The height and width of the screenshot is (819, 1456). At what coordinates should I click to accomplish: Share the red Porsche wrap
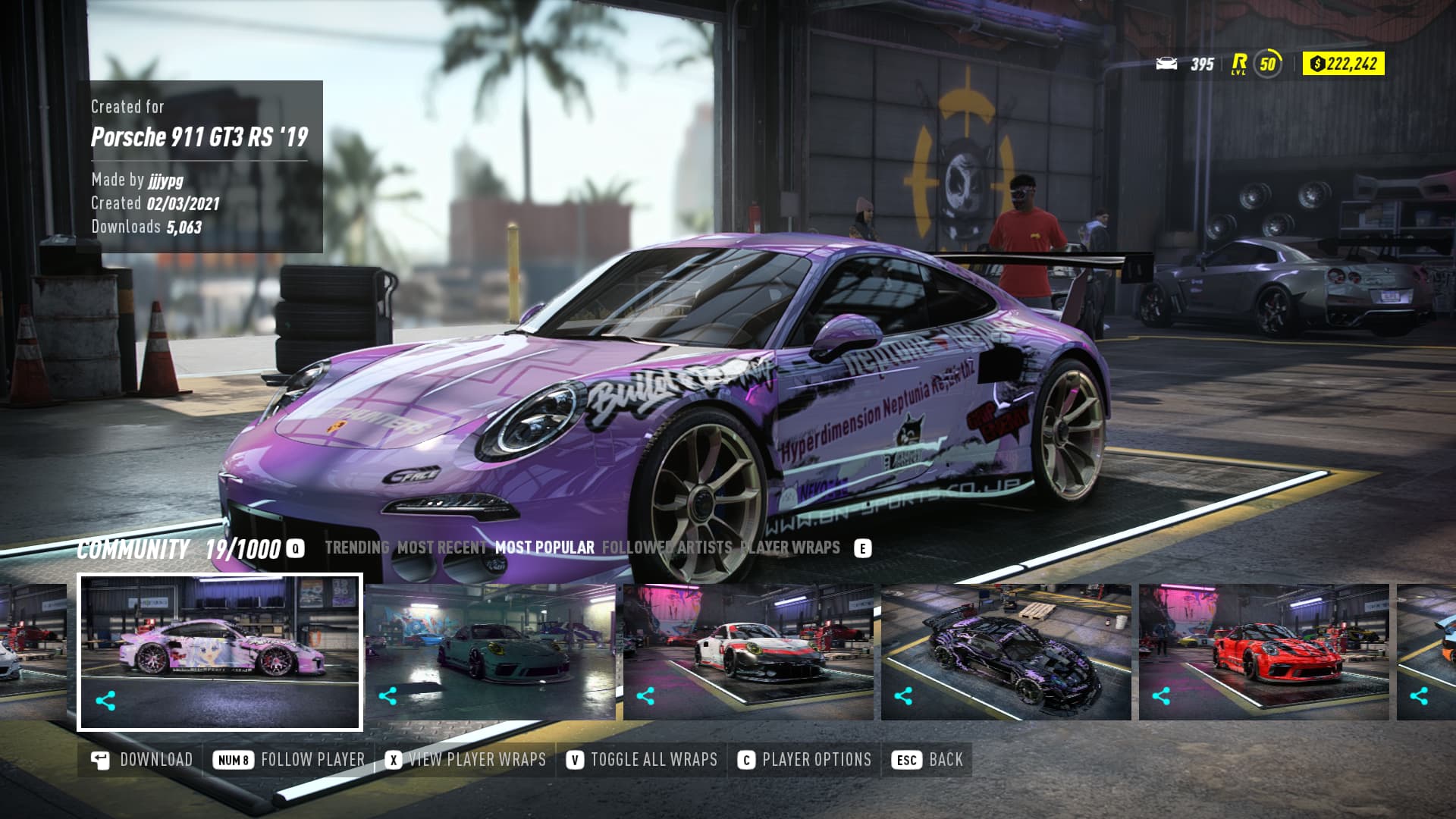(1161, 696)
